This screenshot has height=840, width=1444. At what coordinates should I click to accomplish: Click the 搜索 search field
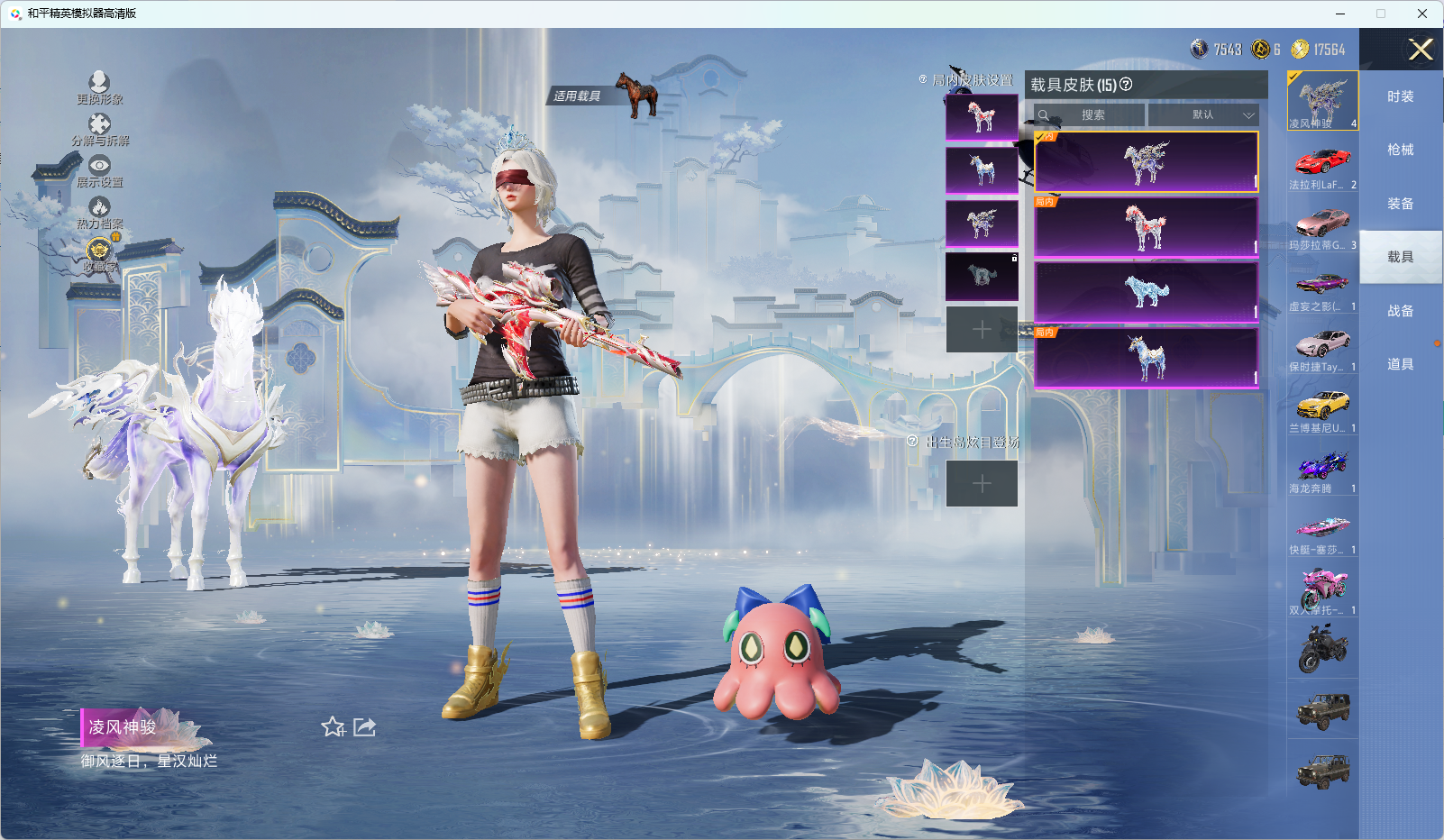1092,115
